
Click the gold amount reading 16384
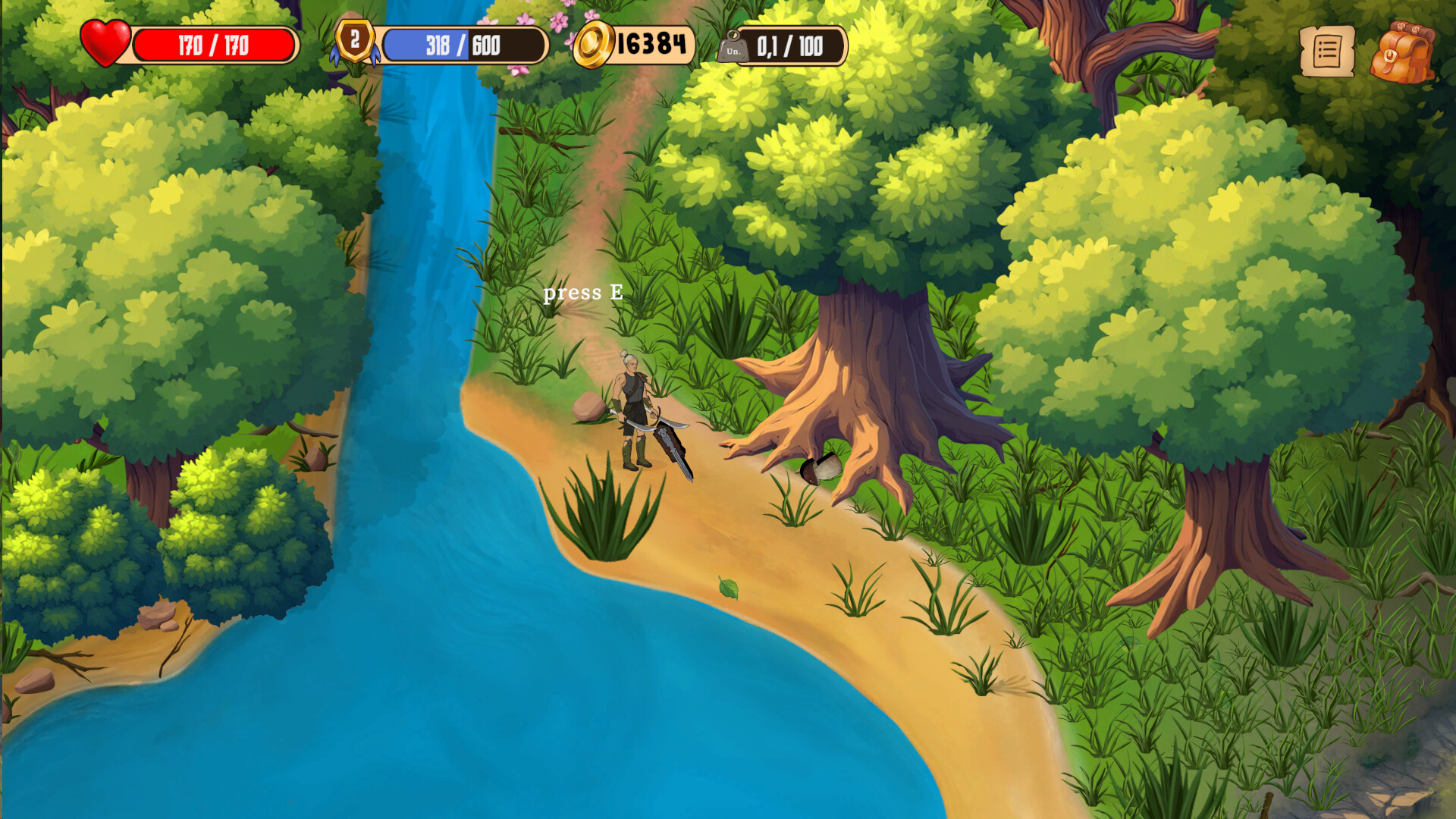651,45
